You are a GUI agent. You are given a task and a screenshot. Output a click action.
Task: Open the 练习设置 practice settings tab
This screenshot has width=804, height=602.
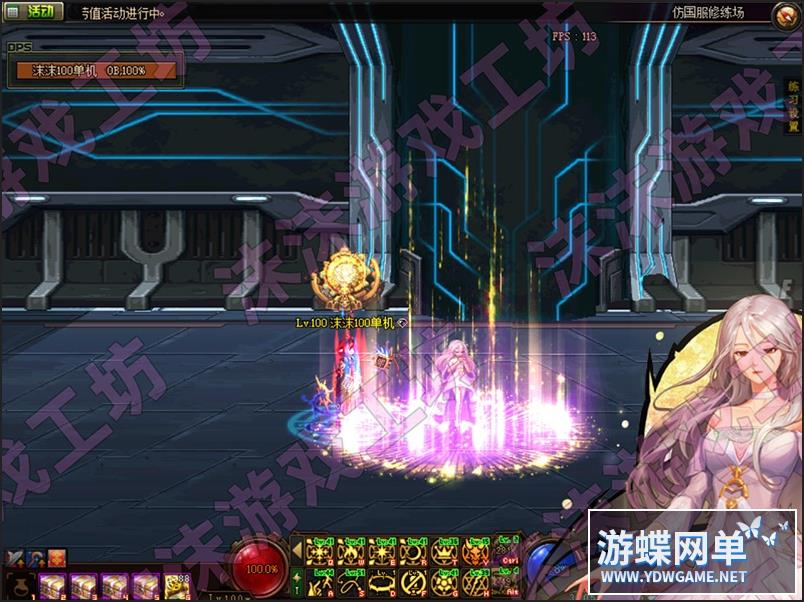coord(792,108)
